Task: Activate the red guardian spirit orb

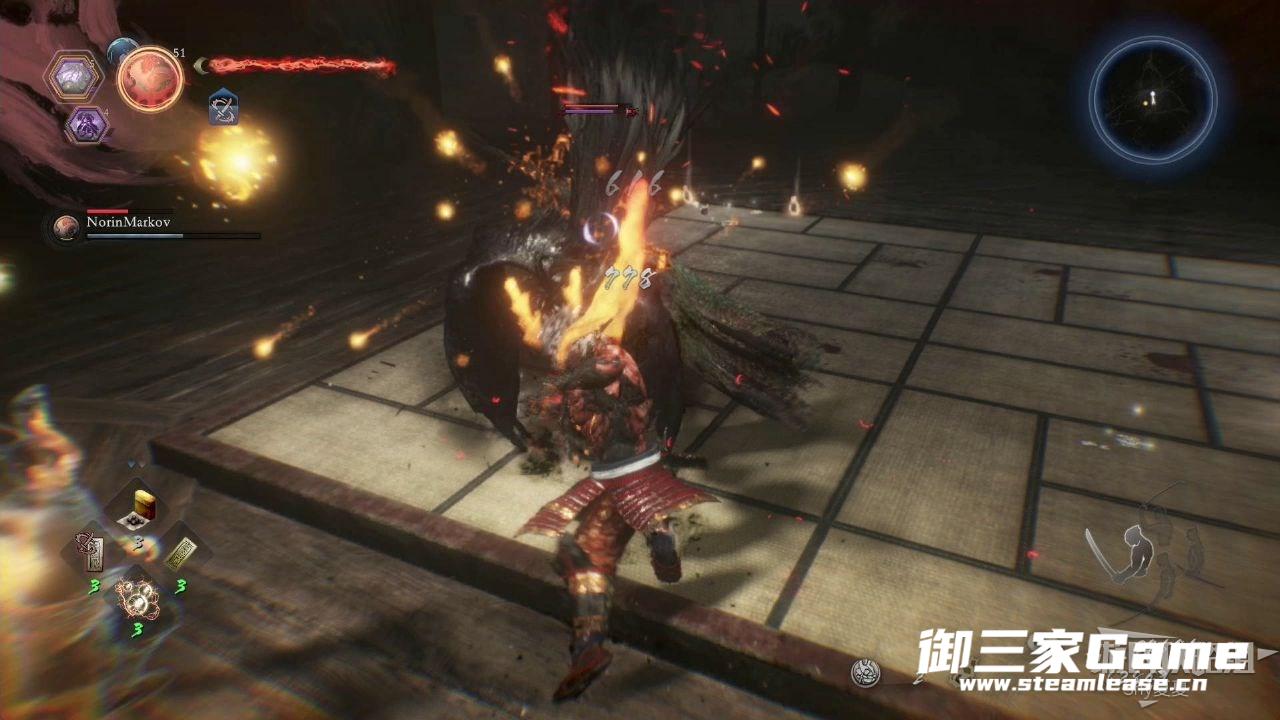Action: [150, 78]
